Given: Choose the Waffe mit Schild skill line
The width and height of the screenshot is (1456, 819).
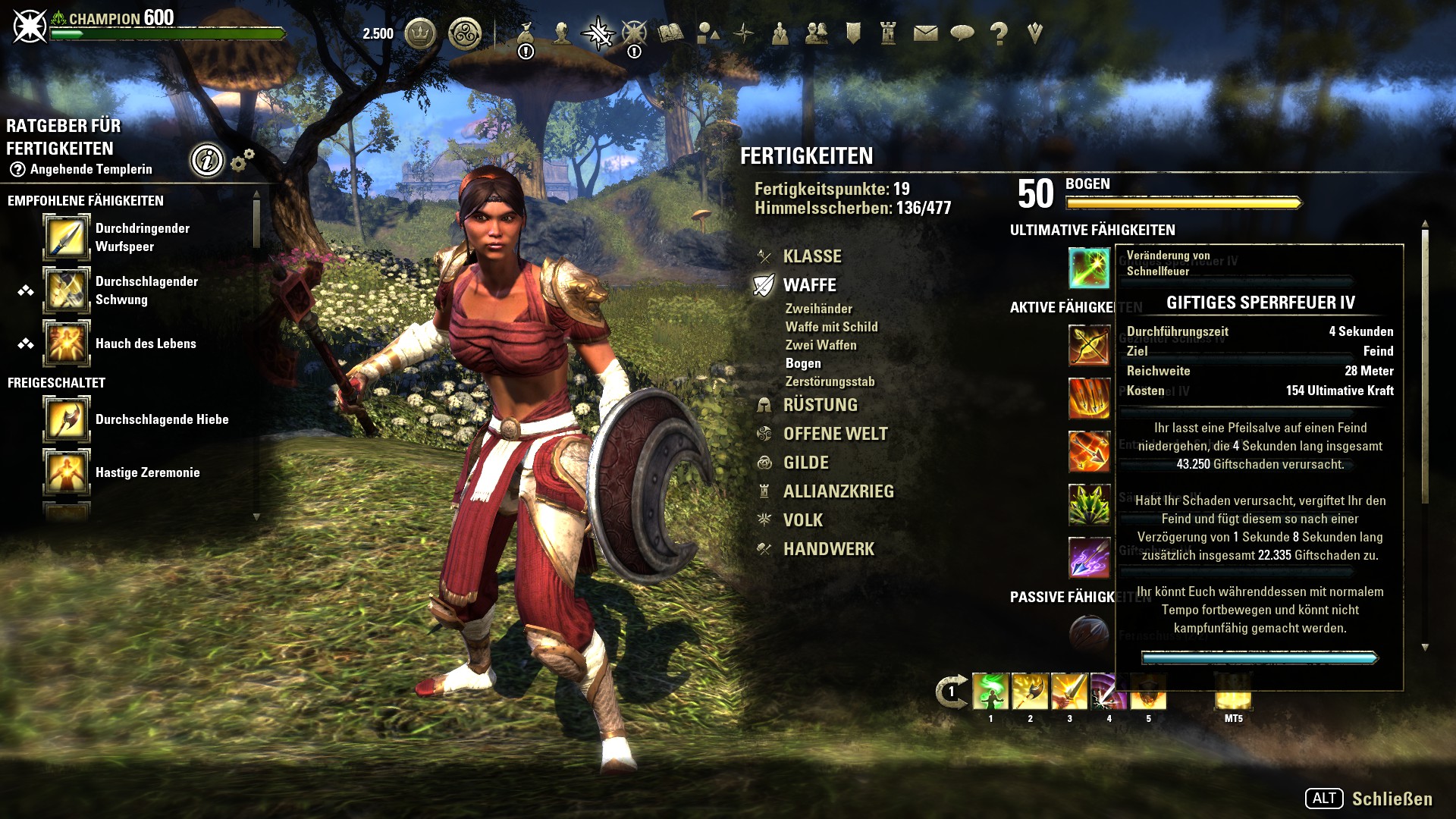Looking at the screenshot, I should 831,327.
